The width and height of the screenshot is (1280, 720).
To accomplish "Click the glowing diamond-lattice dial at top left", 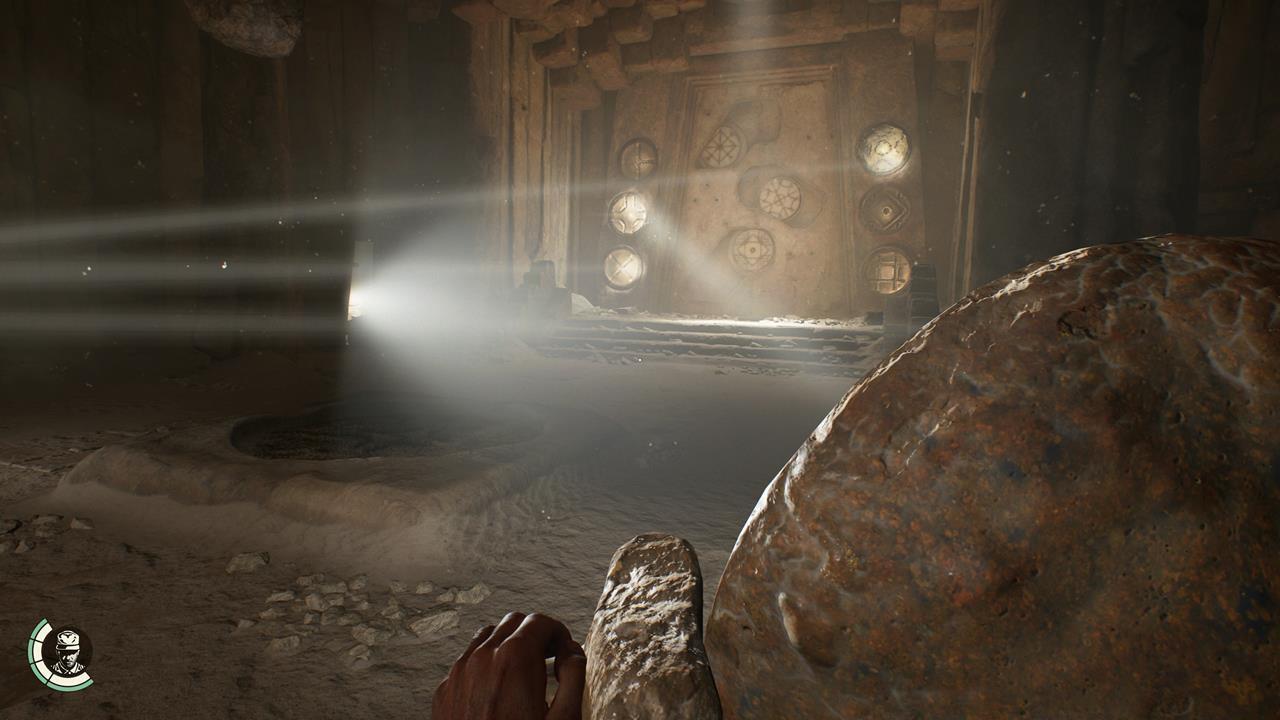I will [x=724, y=147].
